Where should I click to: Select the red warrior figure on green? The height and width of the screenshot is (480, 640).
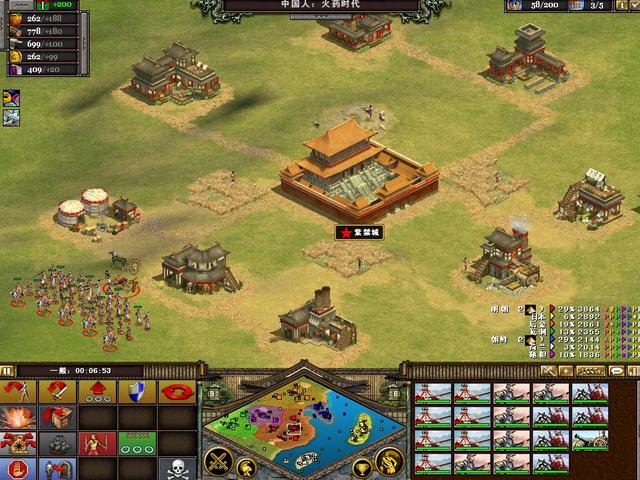coord(95,443)
